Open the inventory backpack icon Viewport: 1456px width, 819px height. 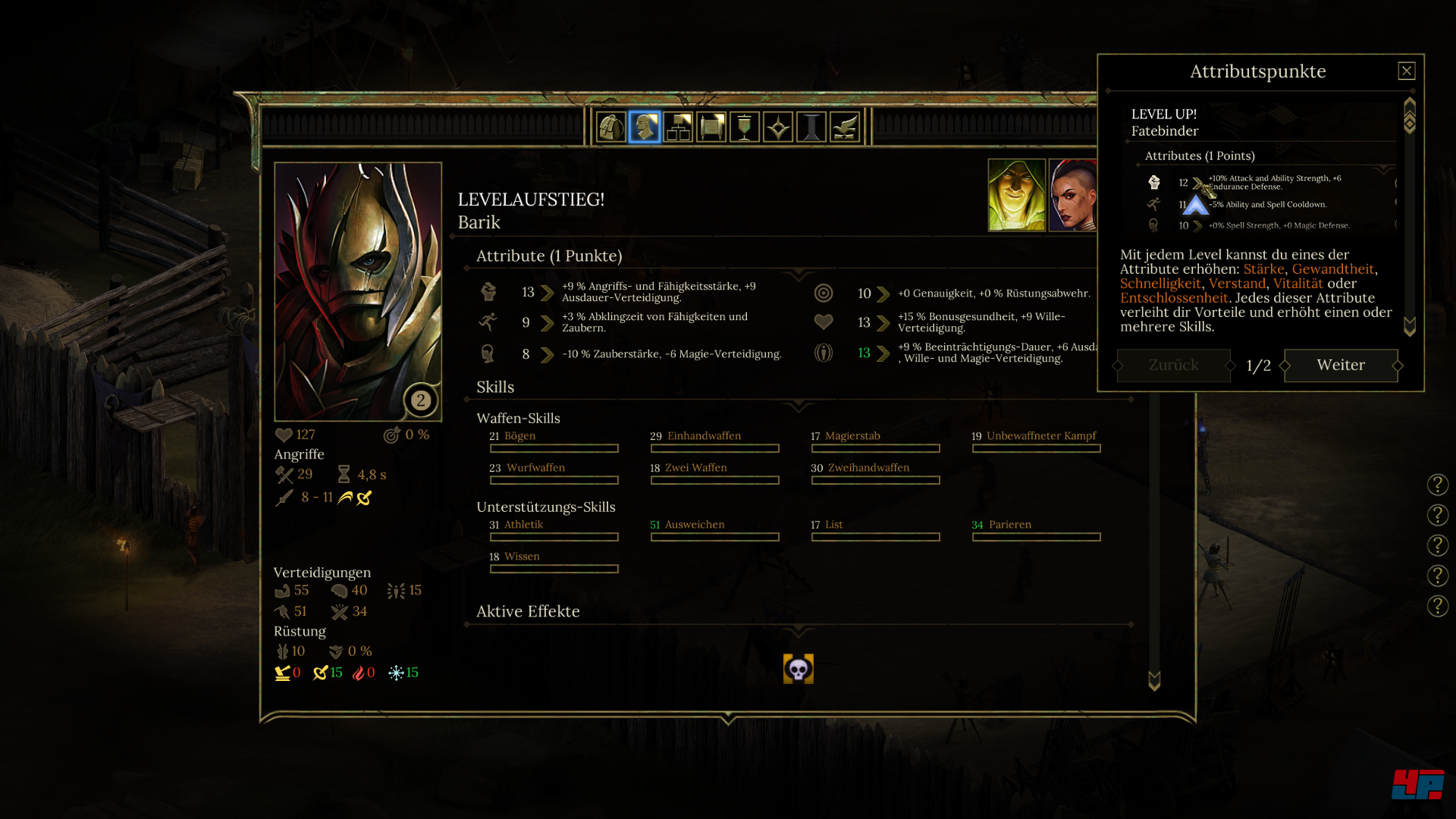click(x=611, y=127)
